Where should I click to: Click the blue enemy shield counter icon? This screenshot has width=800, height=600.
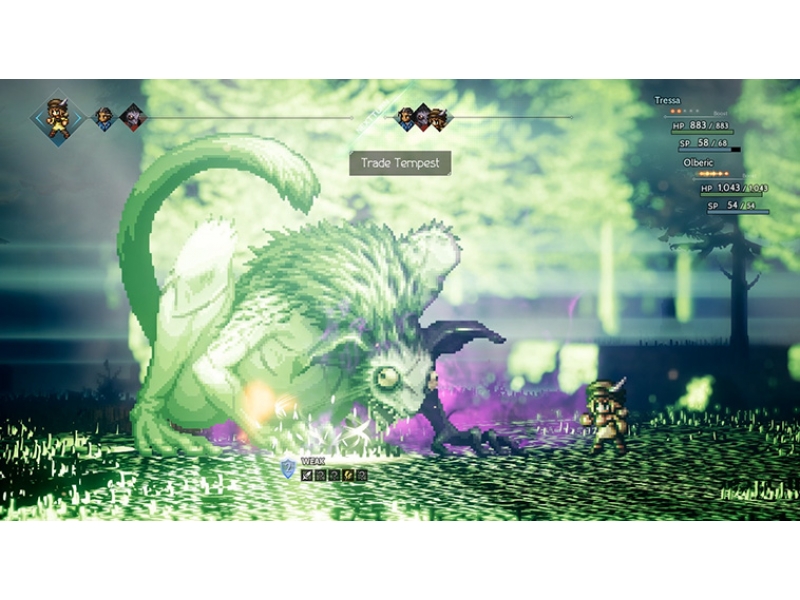click(288, 467)
